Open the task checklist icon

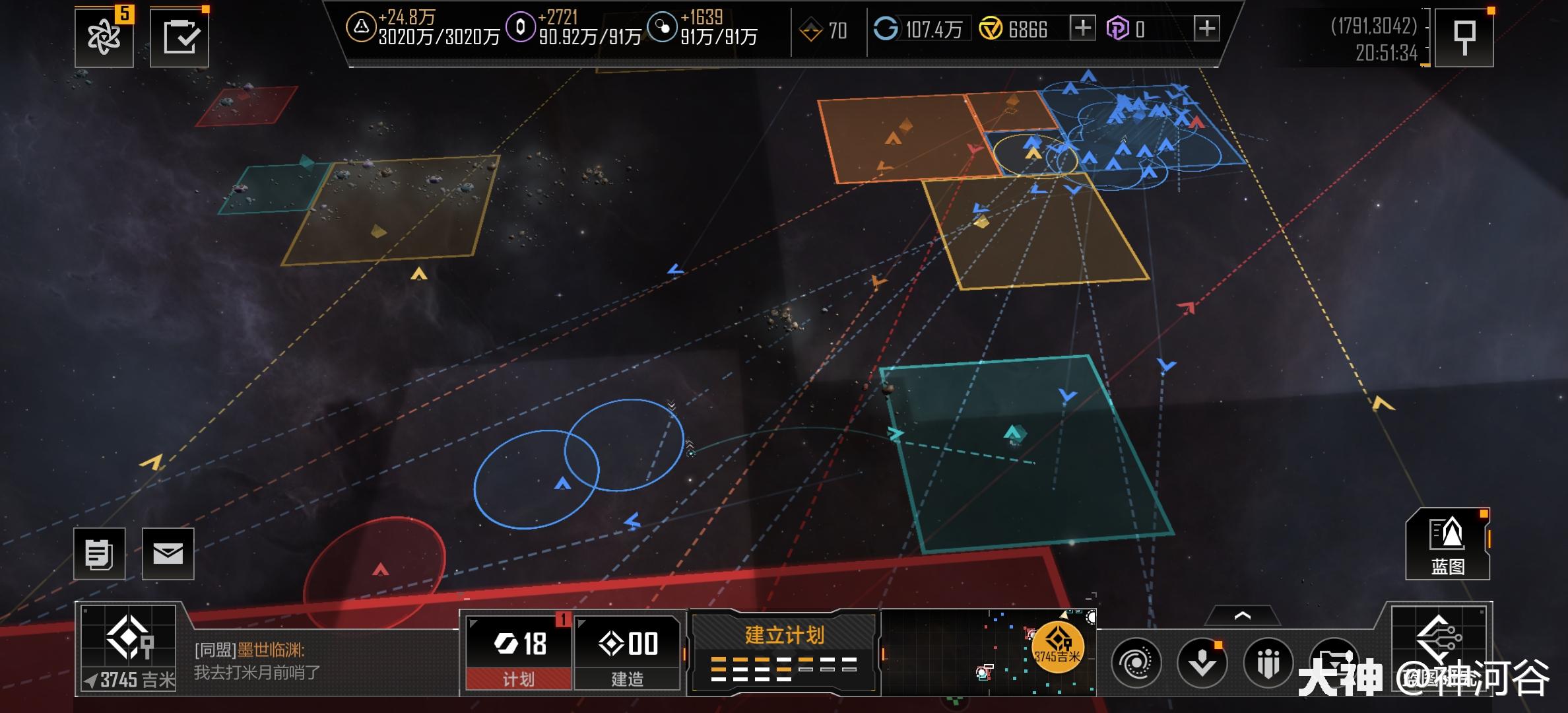tap(180, 37)
